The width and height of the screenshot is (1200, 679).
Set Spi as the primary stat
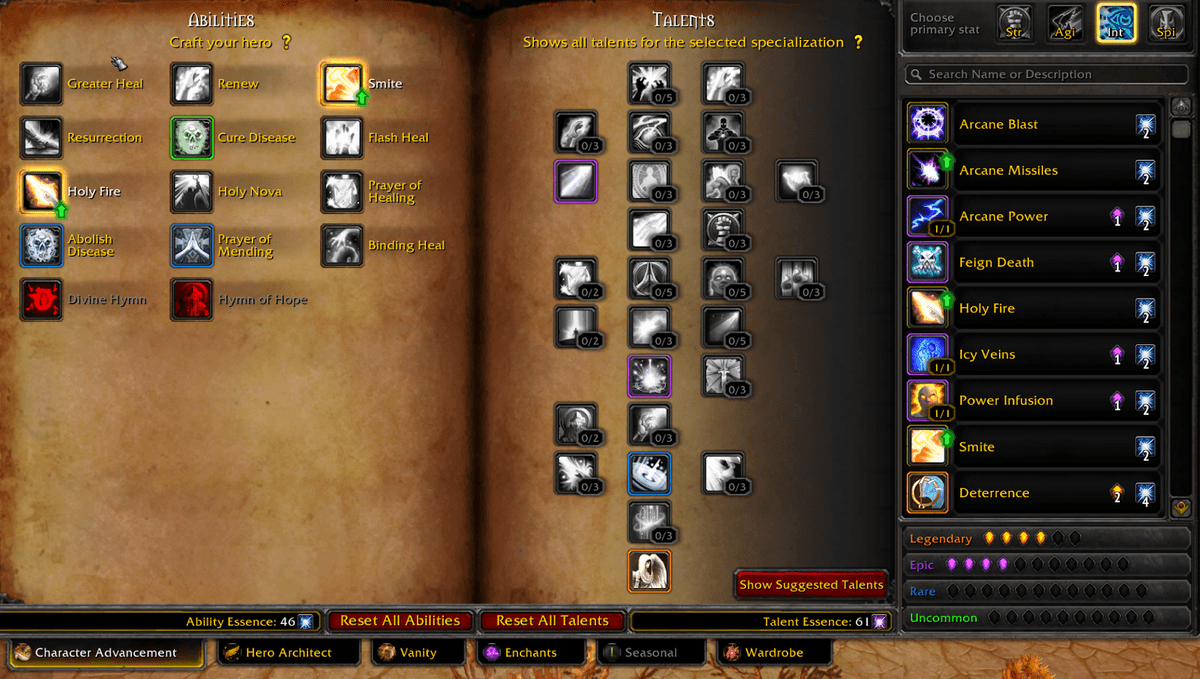(x=1166, y=24)
